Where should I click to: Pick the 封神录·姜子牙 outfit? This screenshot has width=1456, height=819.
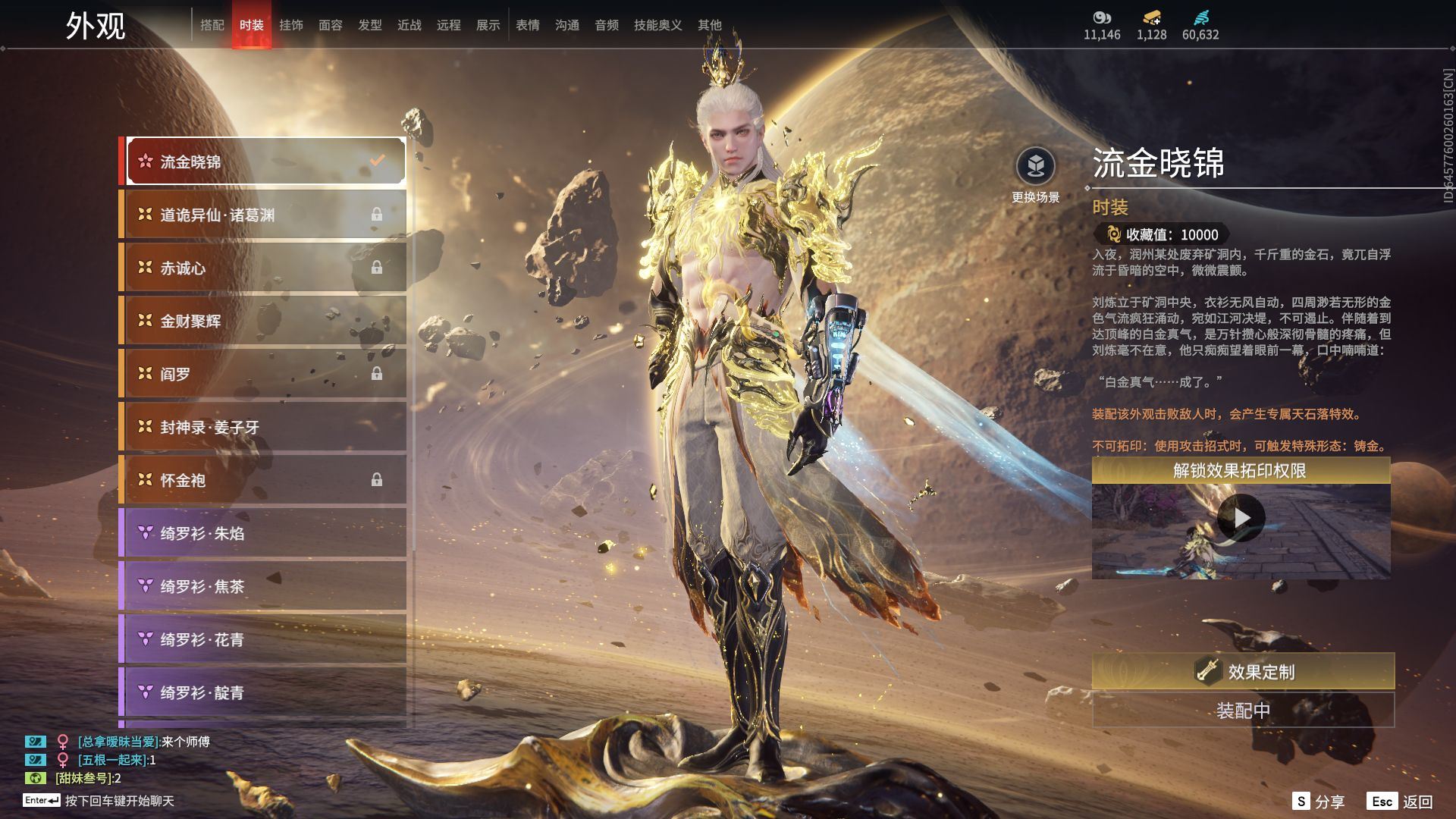265,427
